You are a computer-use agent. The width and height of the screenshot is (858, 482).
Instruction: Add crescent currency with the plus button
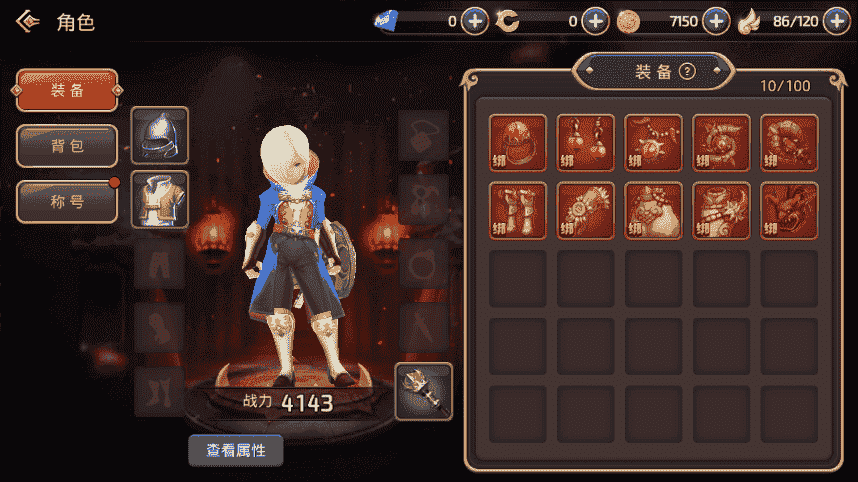[595, 20]
